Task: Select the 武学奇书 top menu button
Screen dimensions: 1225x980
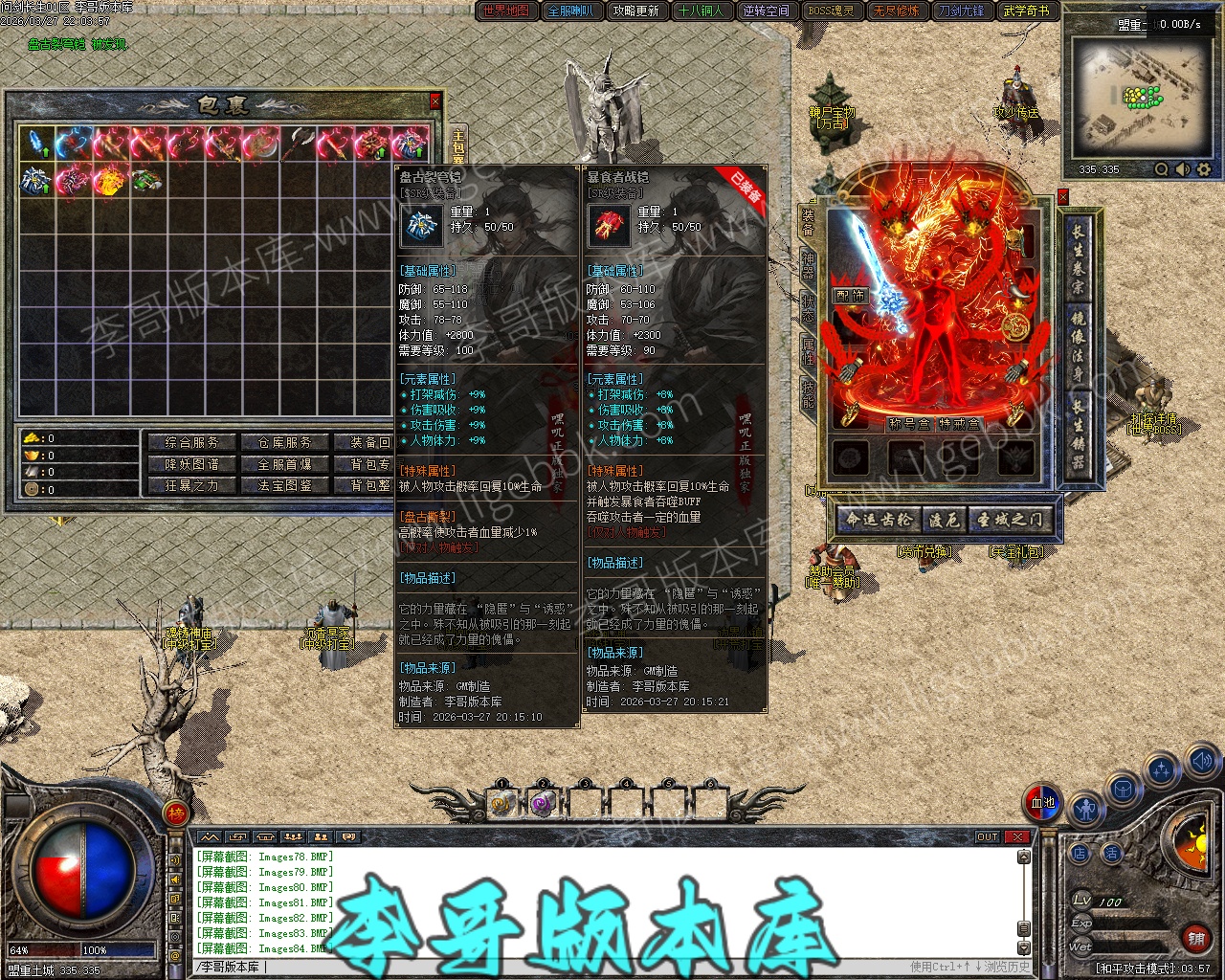Action: pos(1026,11)
